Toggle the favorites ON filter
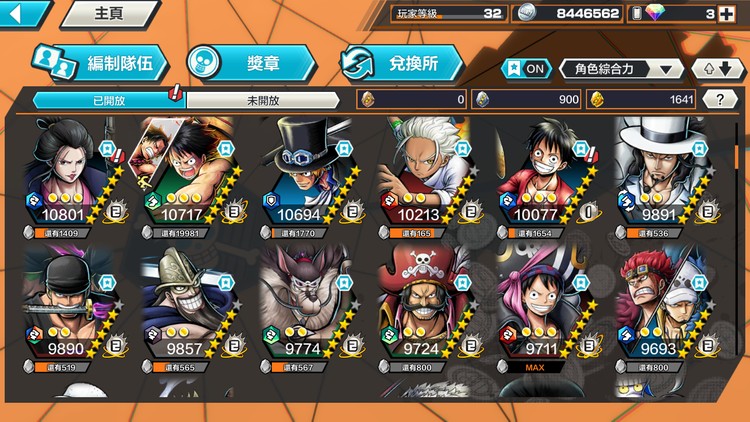 point(526,68)
